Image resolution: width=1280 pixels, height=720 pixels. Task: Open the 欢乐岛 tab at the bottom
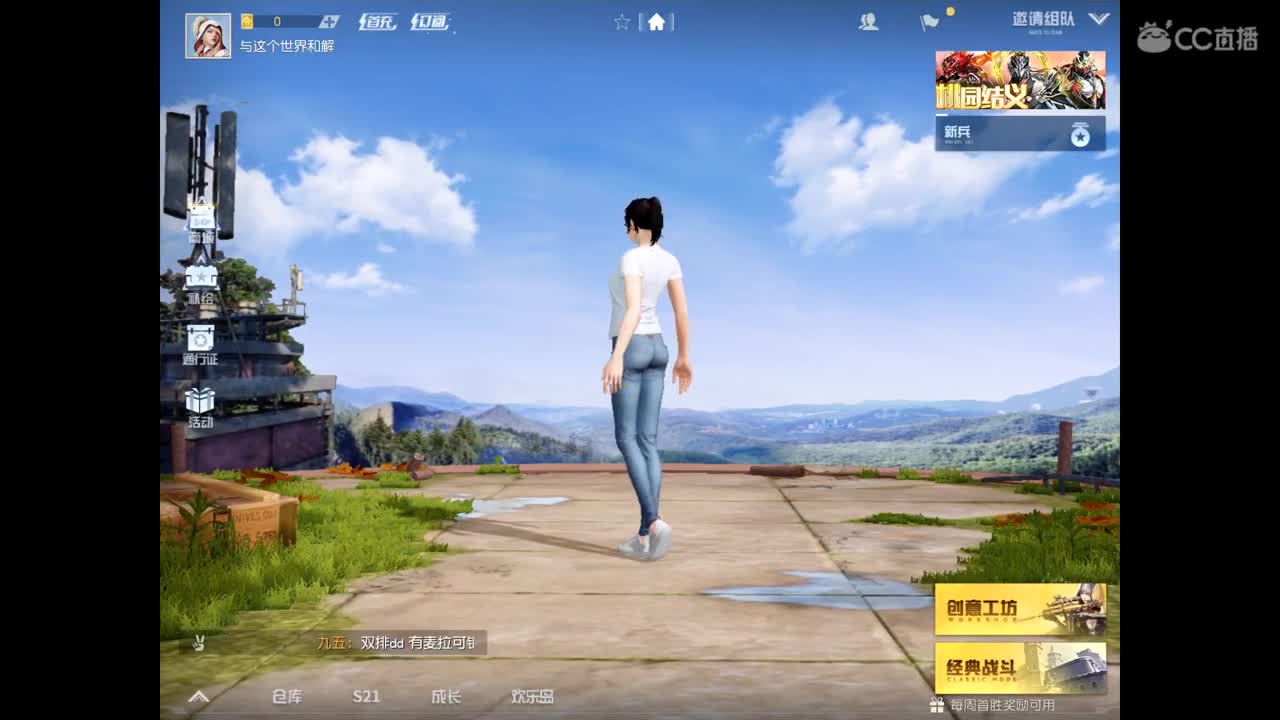[530, 695]
